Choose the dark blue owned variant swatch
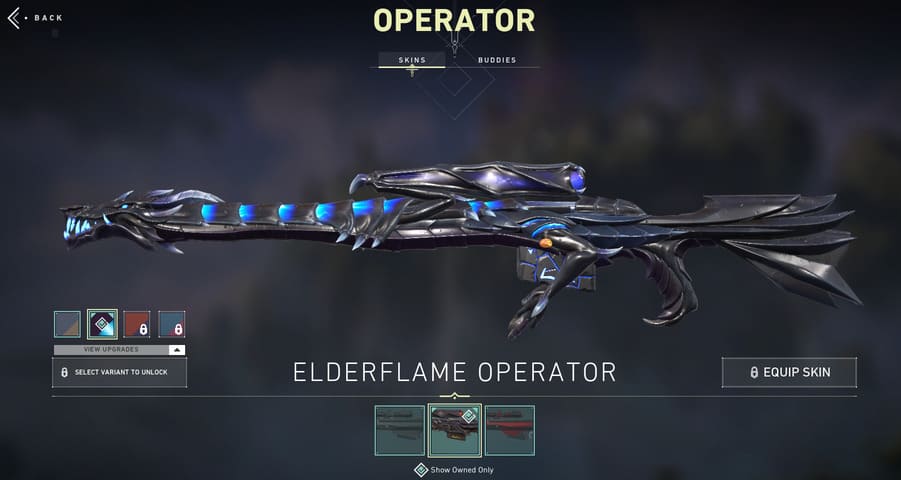The width and height of the screenshot is (901, 480). tap(102, 324)
